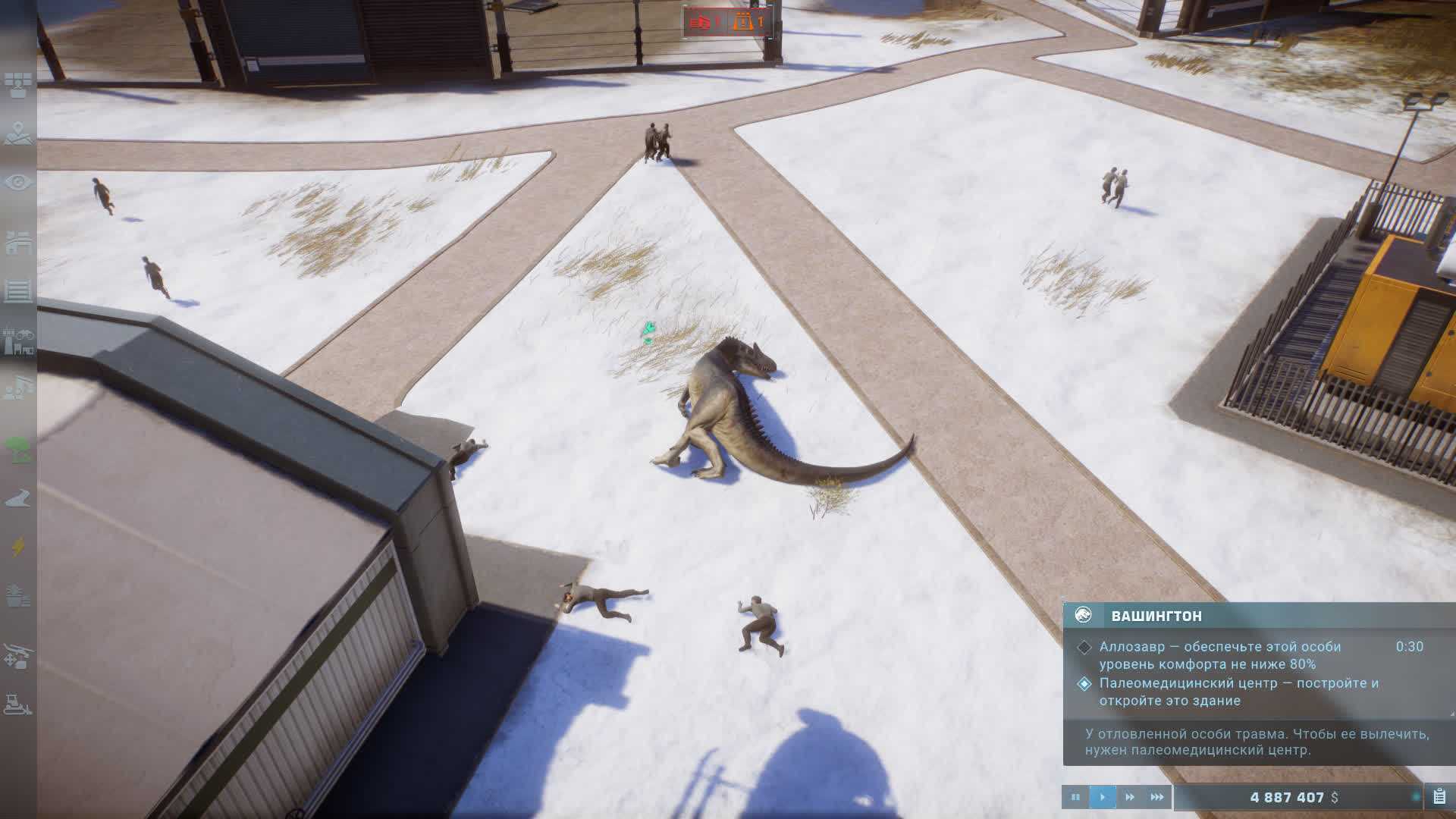Viewport: 1456px width, 819px height.
Task: Switch to double fast-forward speed
Action: click(1130, 797)
